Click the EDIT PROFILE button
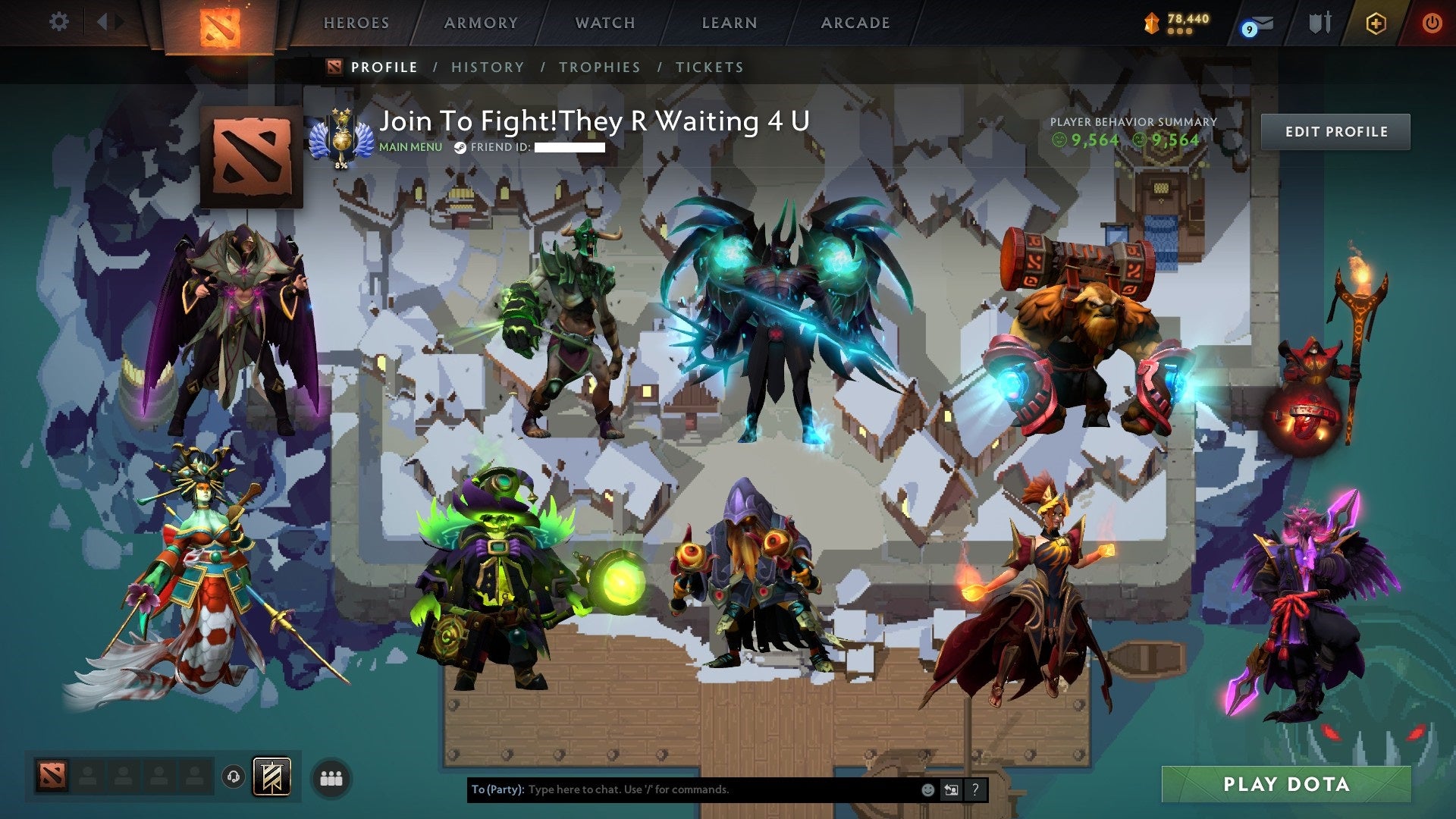1456x819 pixels. pos(1336,130)
